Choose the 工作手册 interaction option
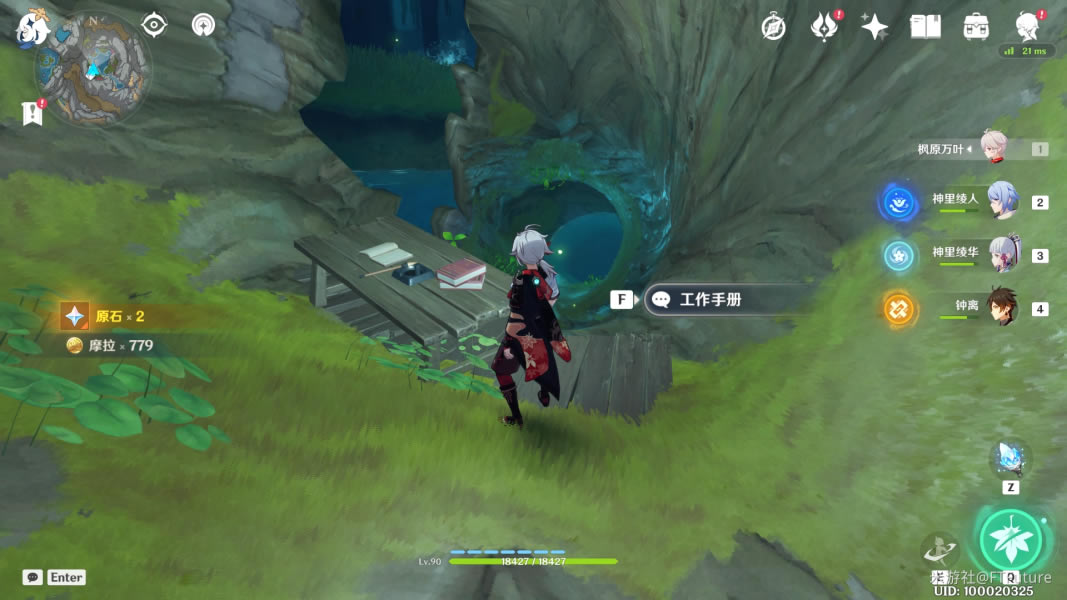This screenshot has height=600, width=1067. pyautogui.click(x=711, y=300)
